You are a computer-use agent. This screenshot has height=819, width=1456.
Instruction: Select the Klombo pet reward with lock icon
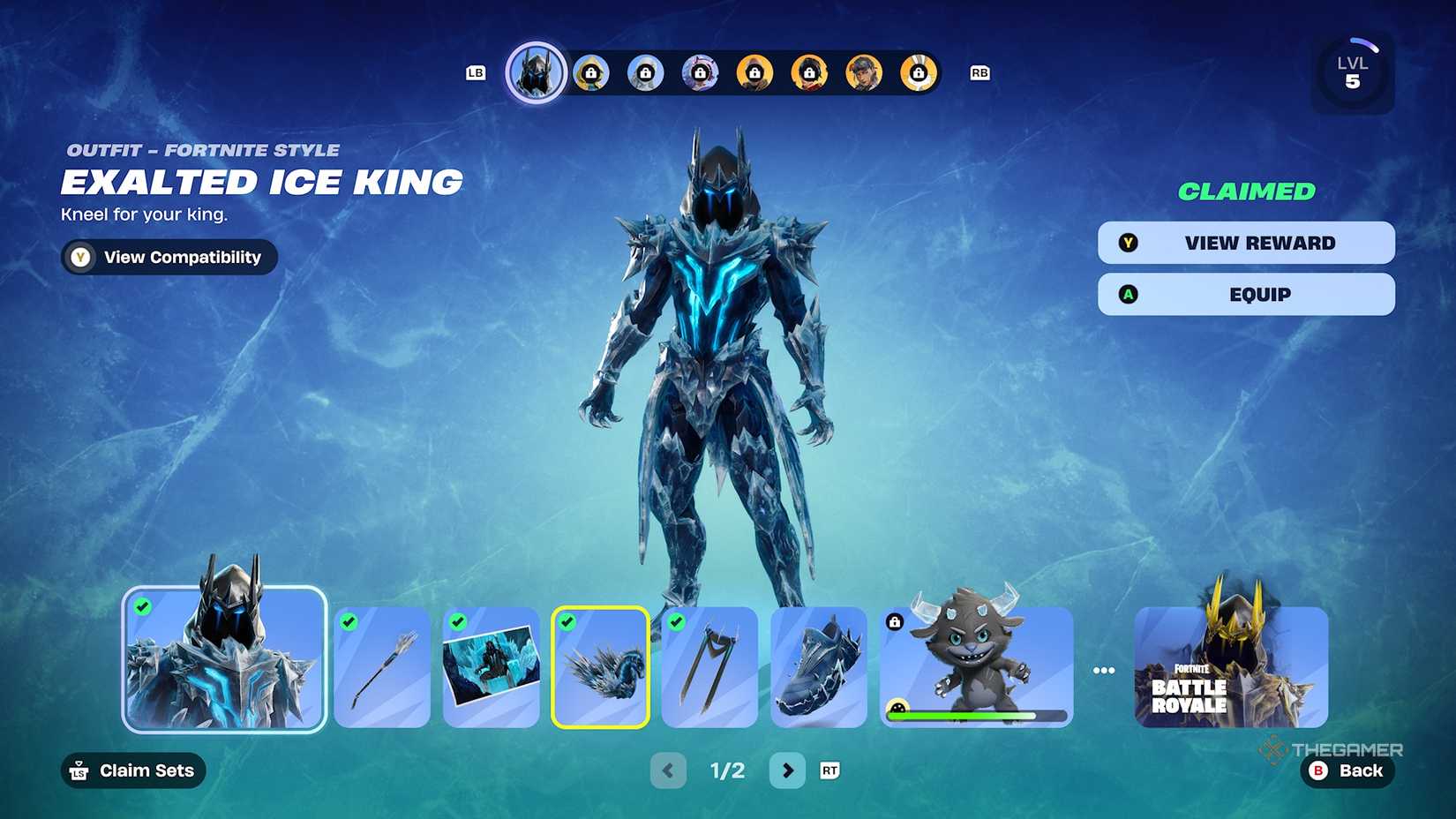point(974,668)
